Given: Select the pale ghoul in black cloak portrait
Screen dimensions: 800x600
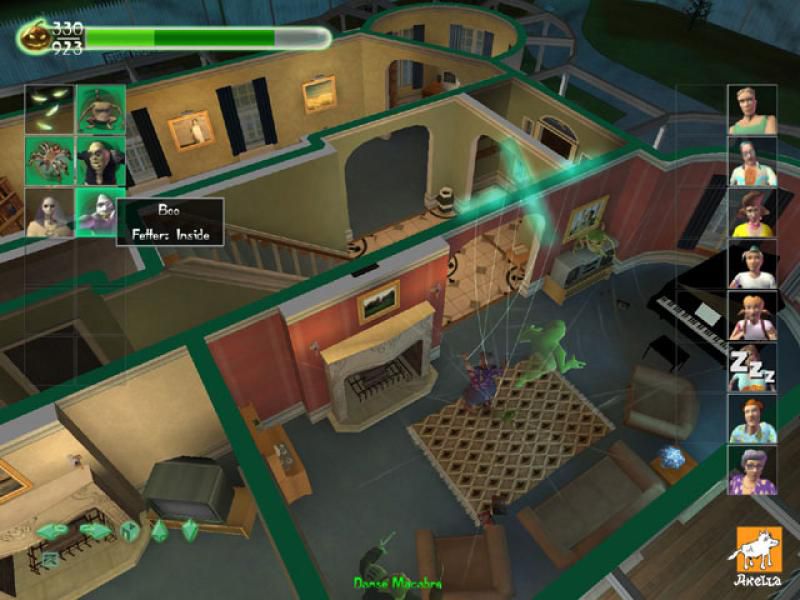Looking at the screenshot, I should click(x=101, y=161).
